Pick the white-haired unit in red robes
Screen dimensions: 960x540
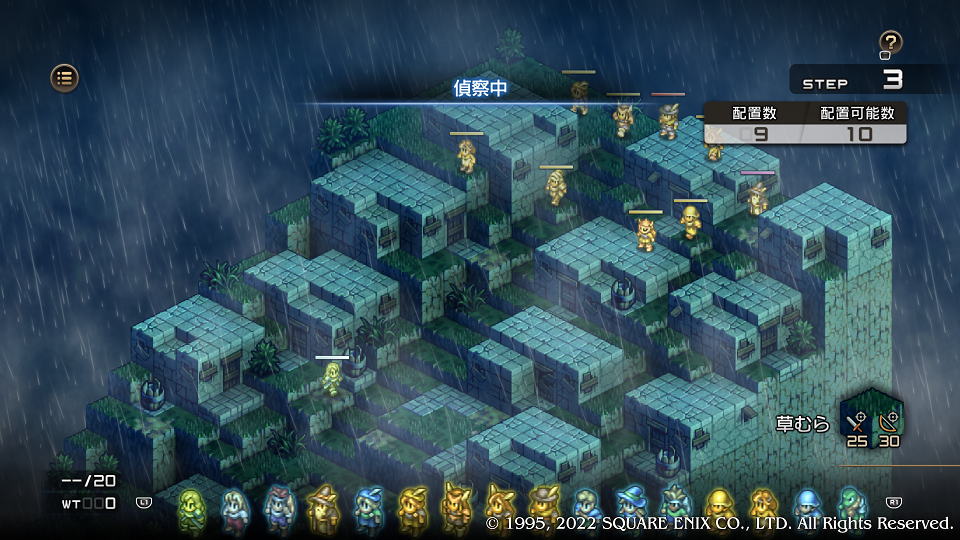(234, 510)
